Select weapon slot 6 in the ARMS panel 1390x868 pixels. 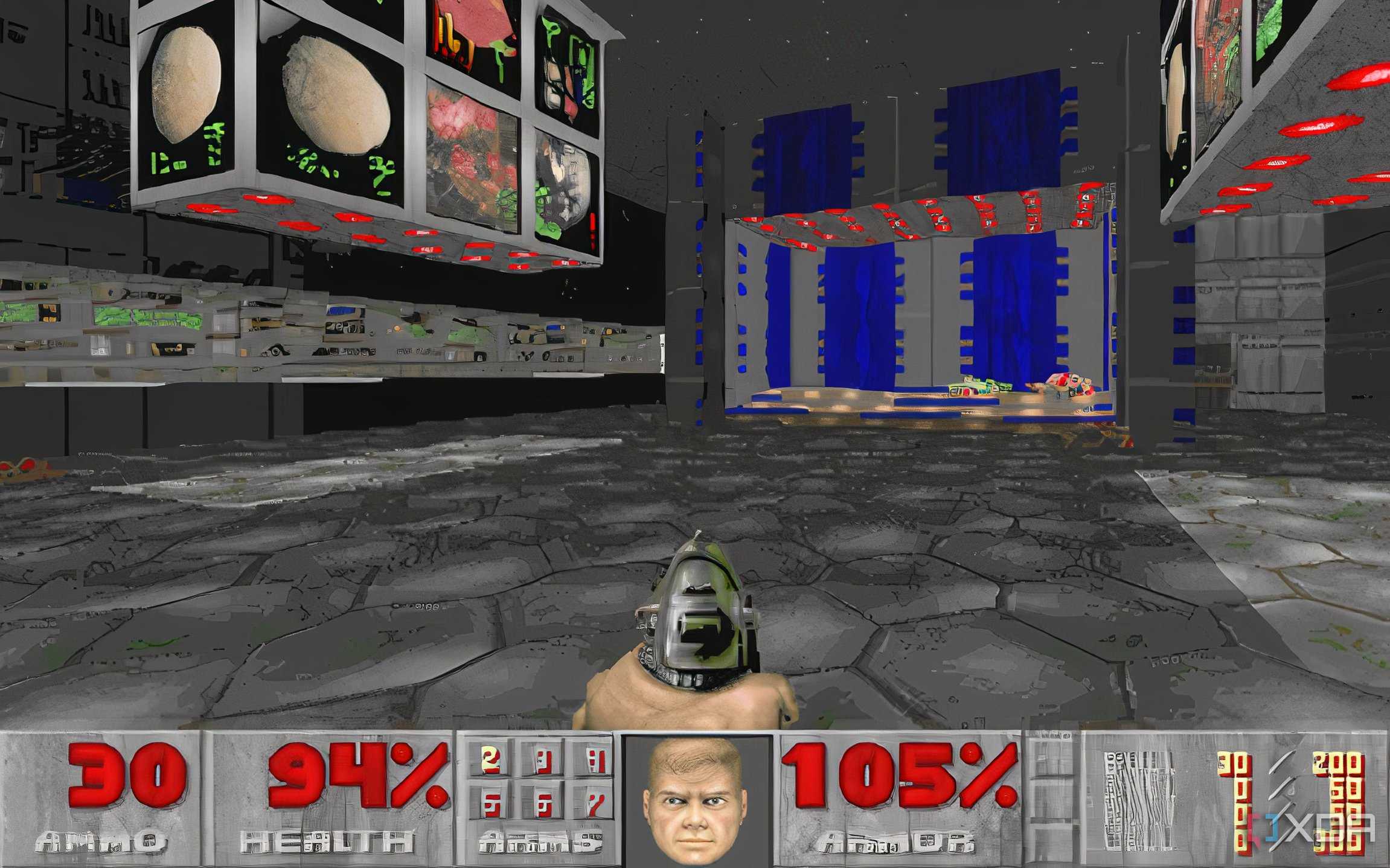[x=544, y=806]
